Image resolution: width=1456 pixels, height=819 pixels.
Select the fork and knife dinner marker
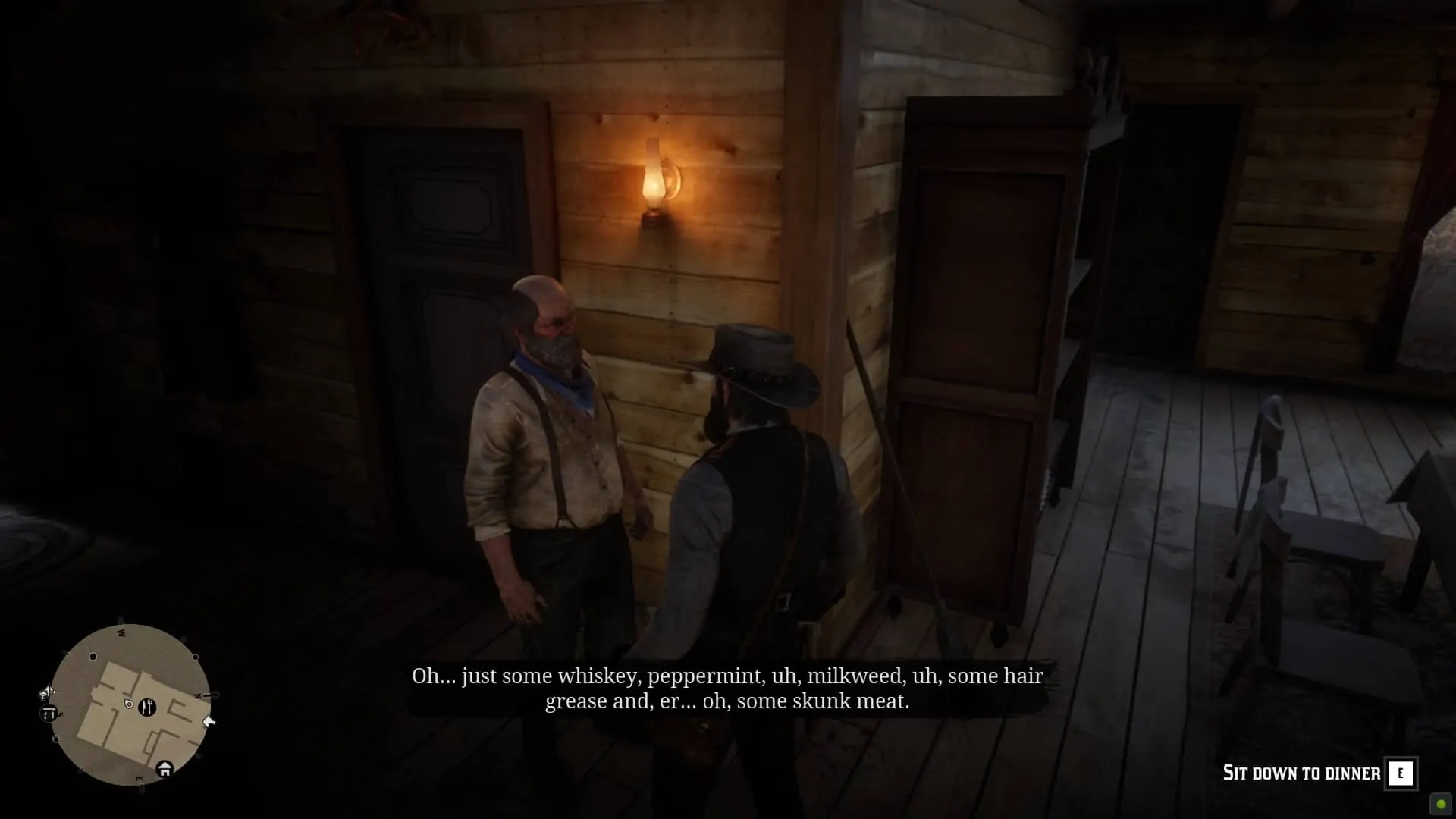tap(147, 707)
